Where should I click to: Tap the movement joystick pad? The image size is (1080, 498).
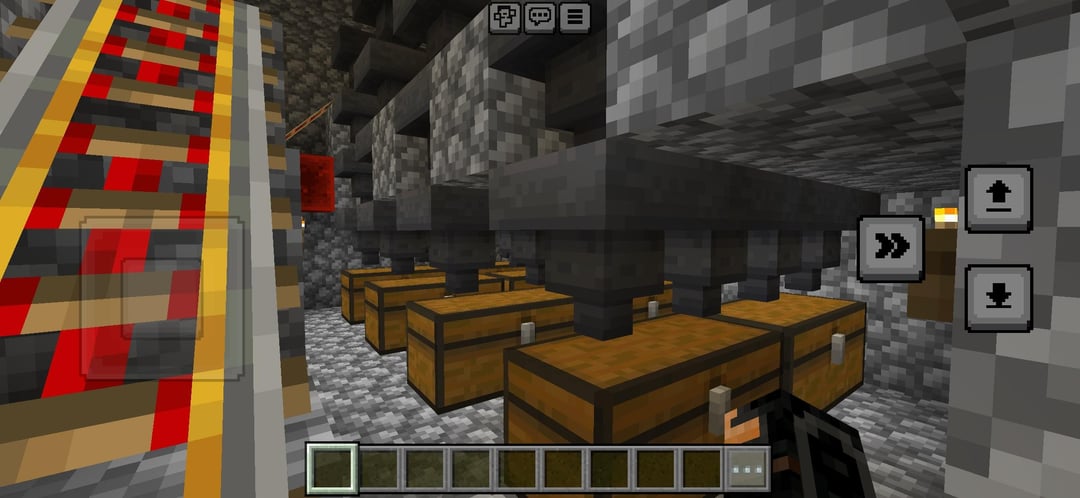tap(162, 297)
